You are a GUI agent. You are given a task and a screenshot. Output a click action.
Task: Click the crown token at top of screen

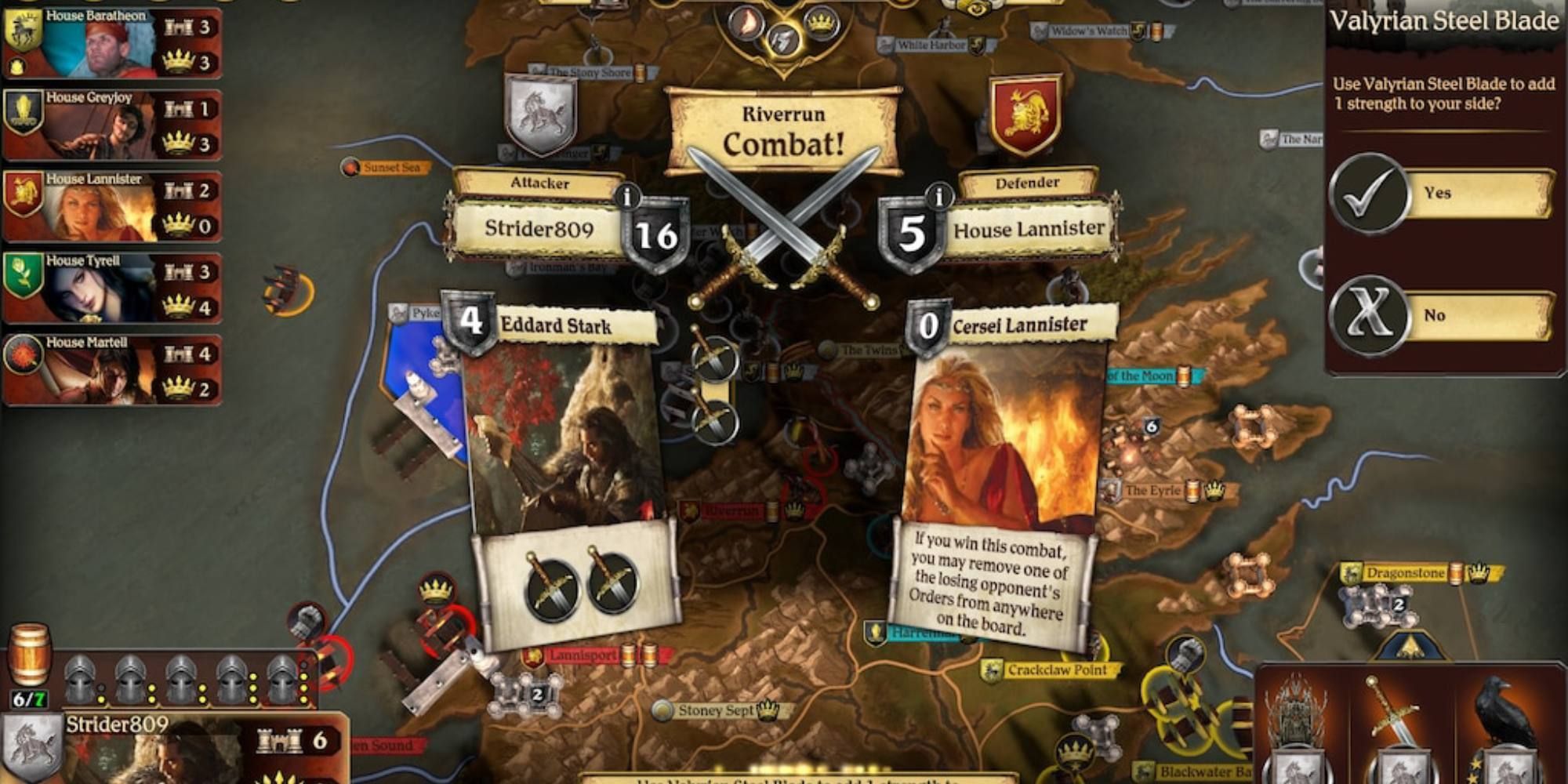coord(821,22)
